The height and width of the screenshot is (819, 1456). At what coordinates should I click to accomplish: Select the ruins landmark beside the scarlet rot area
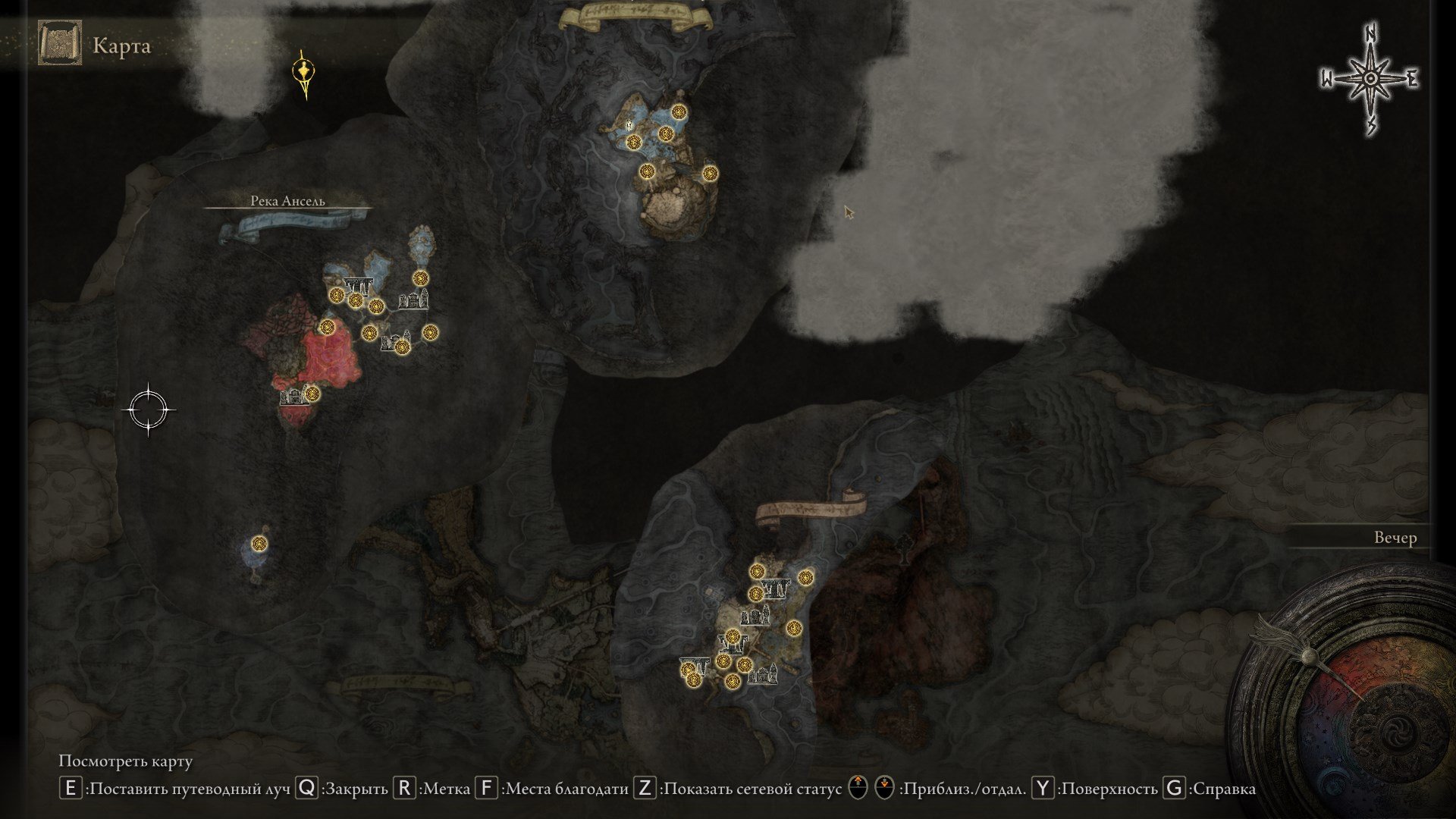291,397
